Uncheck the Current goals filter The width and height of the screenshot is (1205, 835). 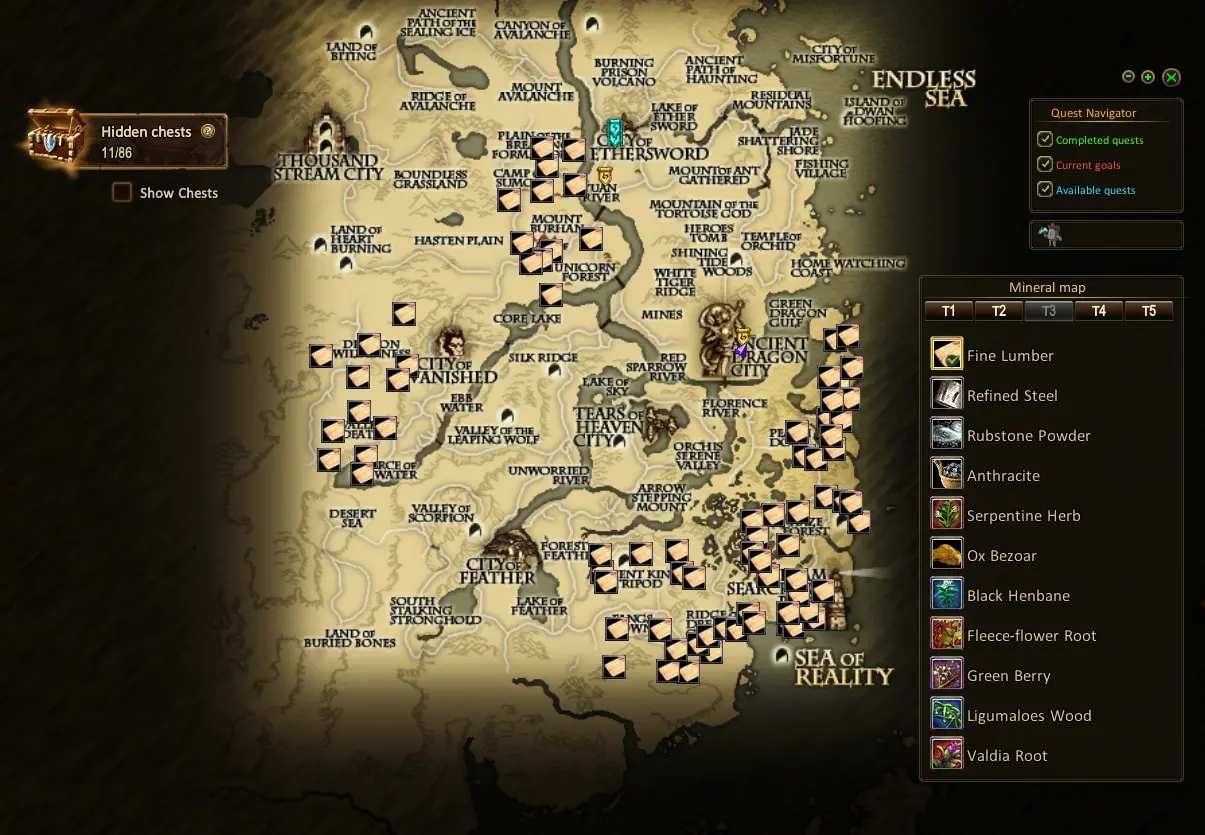[x=1045, y=165]
